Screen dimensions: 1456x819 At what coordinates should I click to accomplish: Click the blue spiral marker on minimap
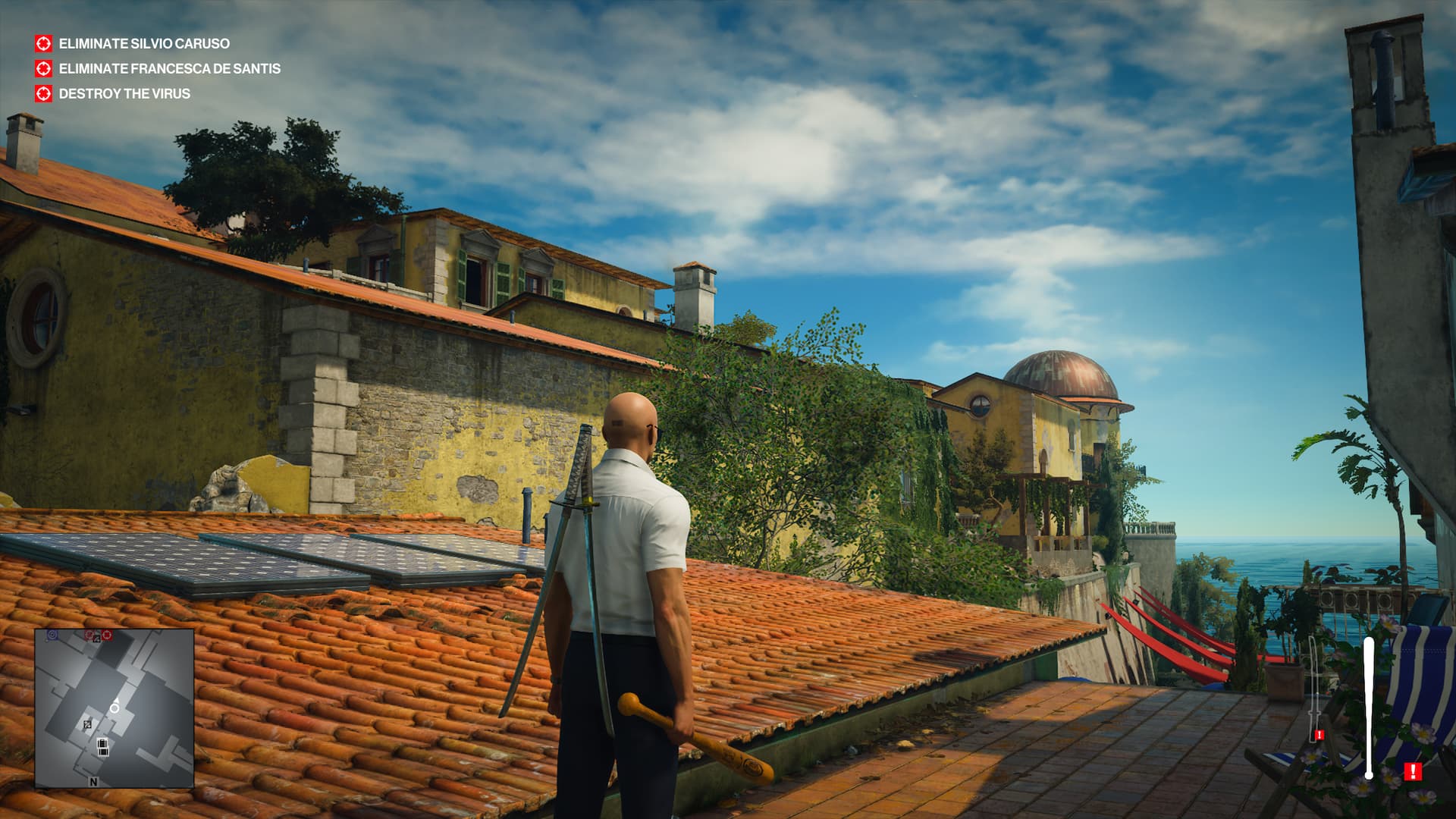click(52, 634)
